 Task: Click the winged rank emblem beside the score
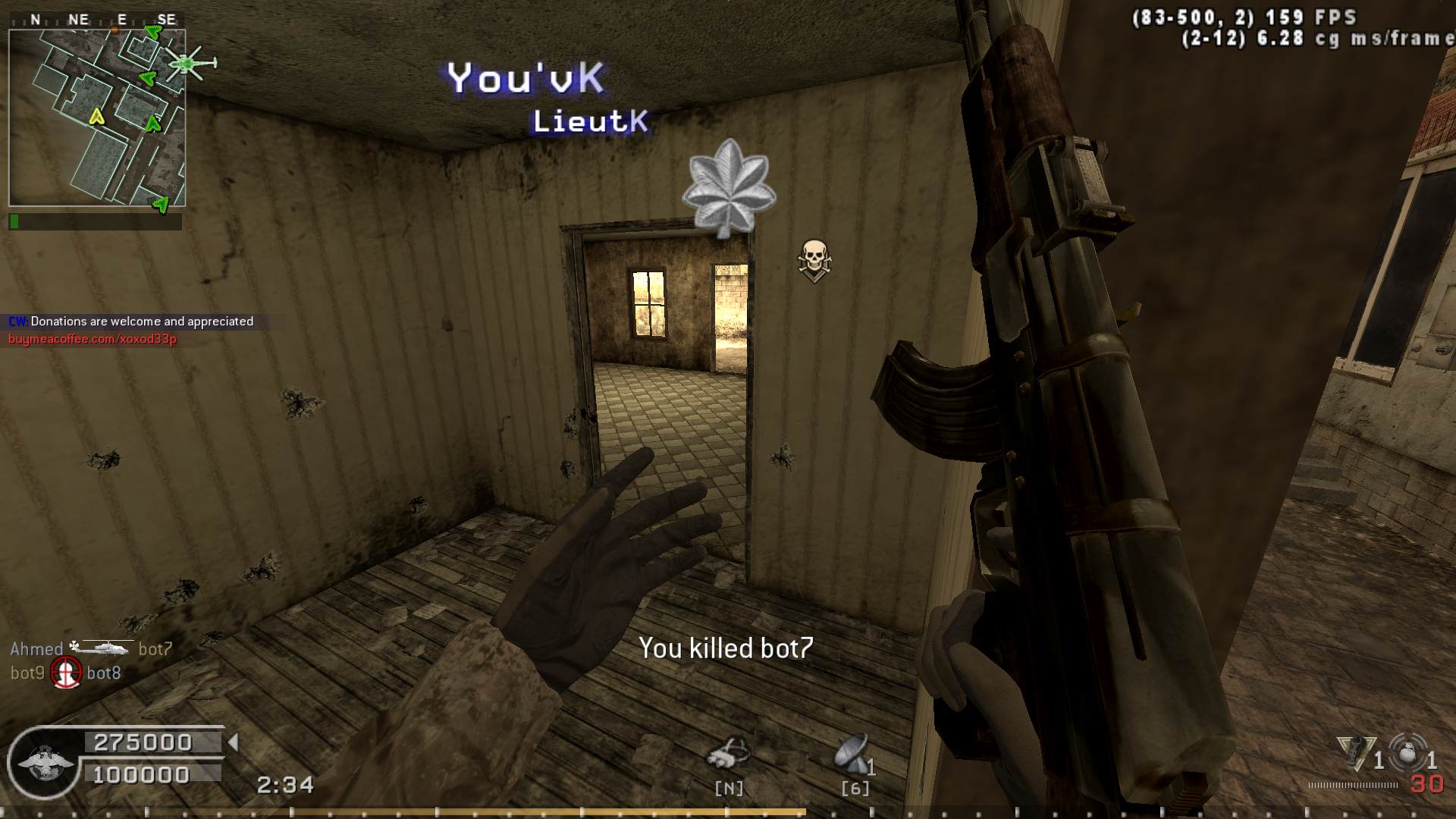(45, 763)
